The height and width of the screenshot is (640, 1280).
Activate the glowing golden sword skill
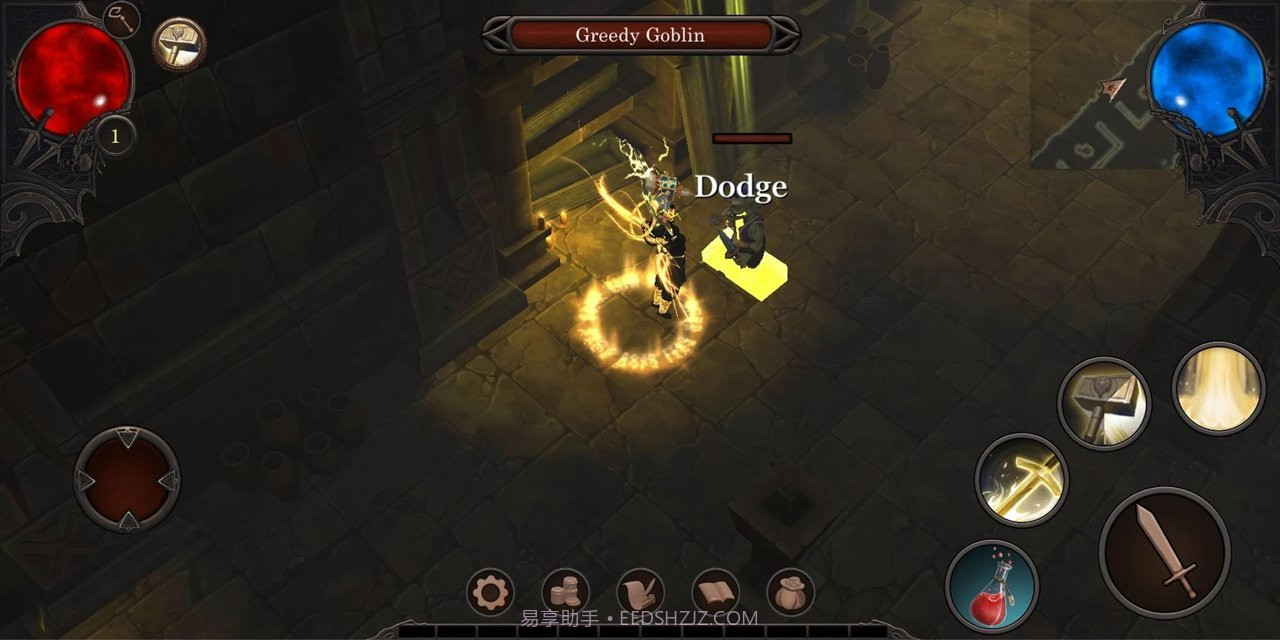(x=1021, y=479)
